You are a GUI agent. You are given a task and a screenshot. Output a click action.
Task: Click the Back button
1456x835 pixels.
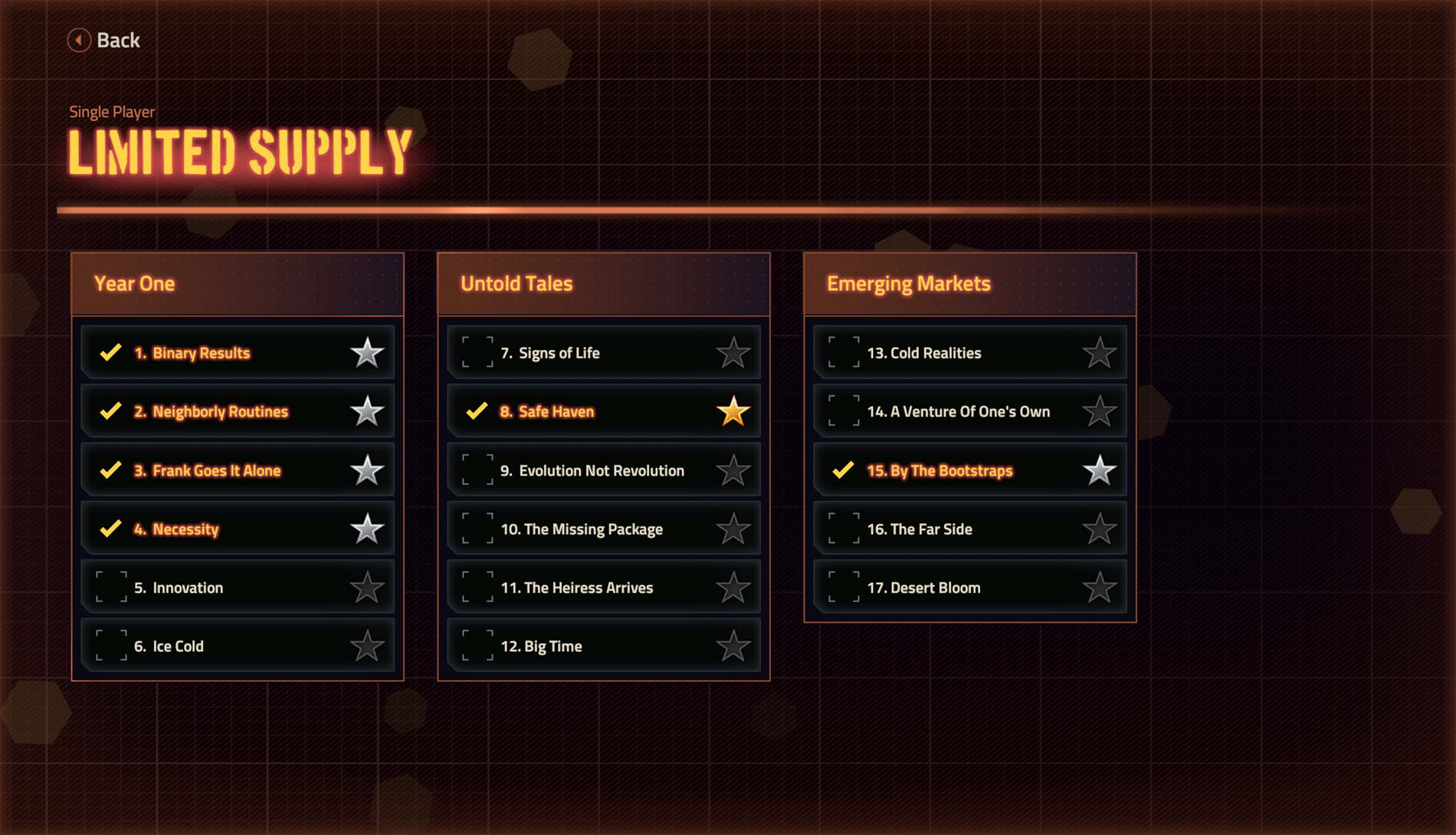(104, 40)
